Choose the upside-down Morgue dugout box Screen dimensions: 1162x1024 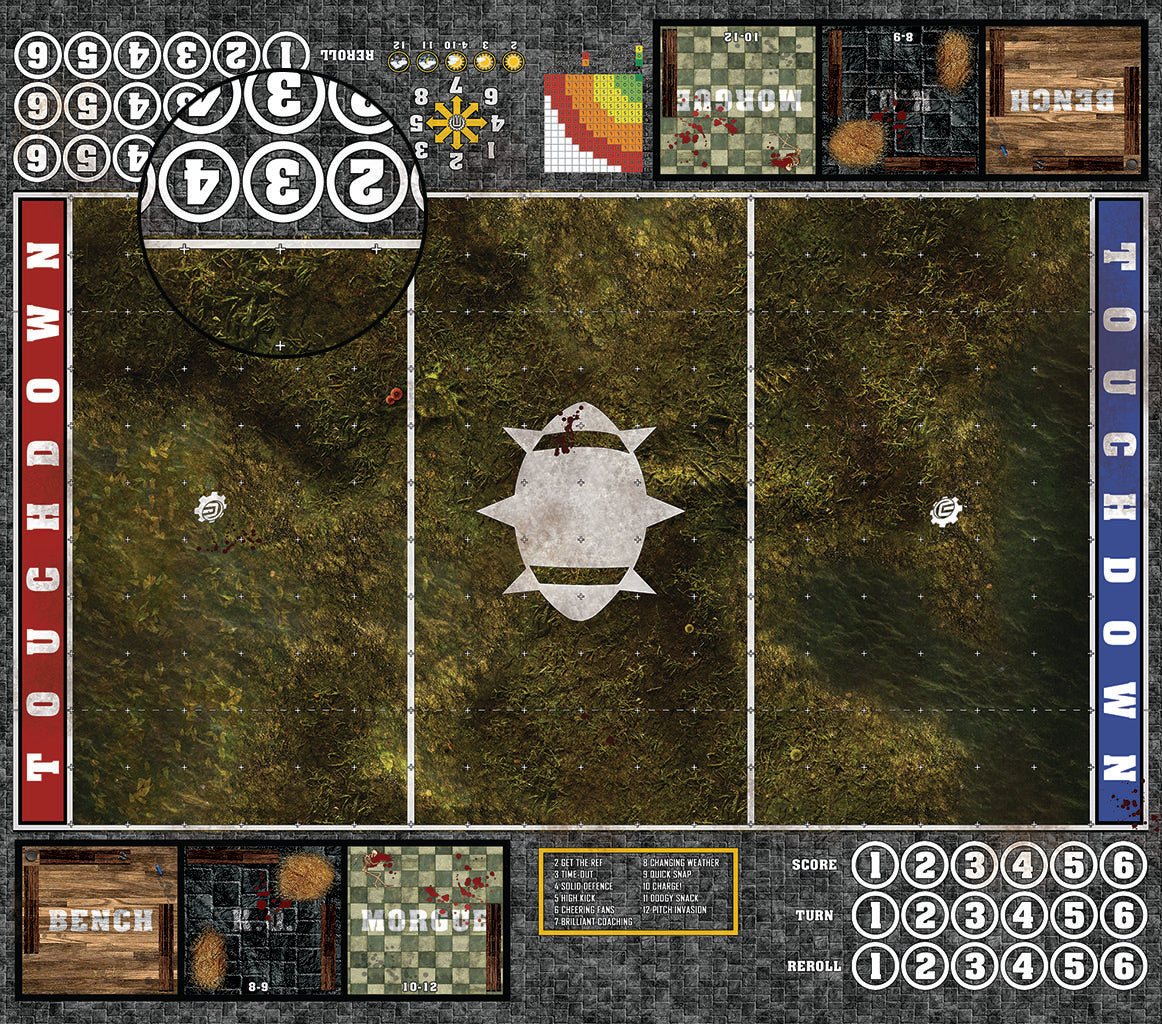[x=736, y=99]
